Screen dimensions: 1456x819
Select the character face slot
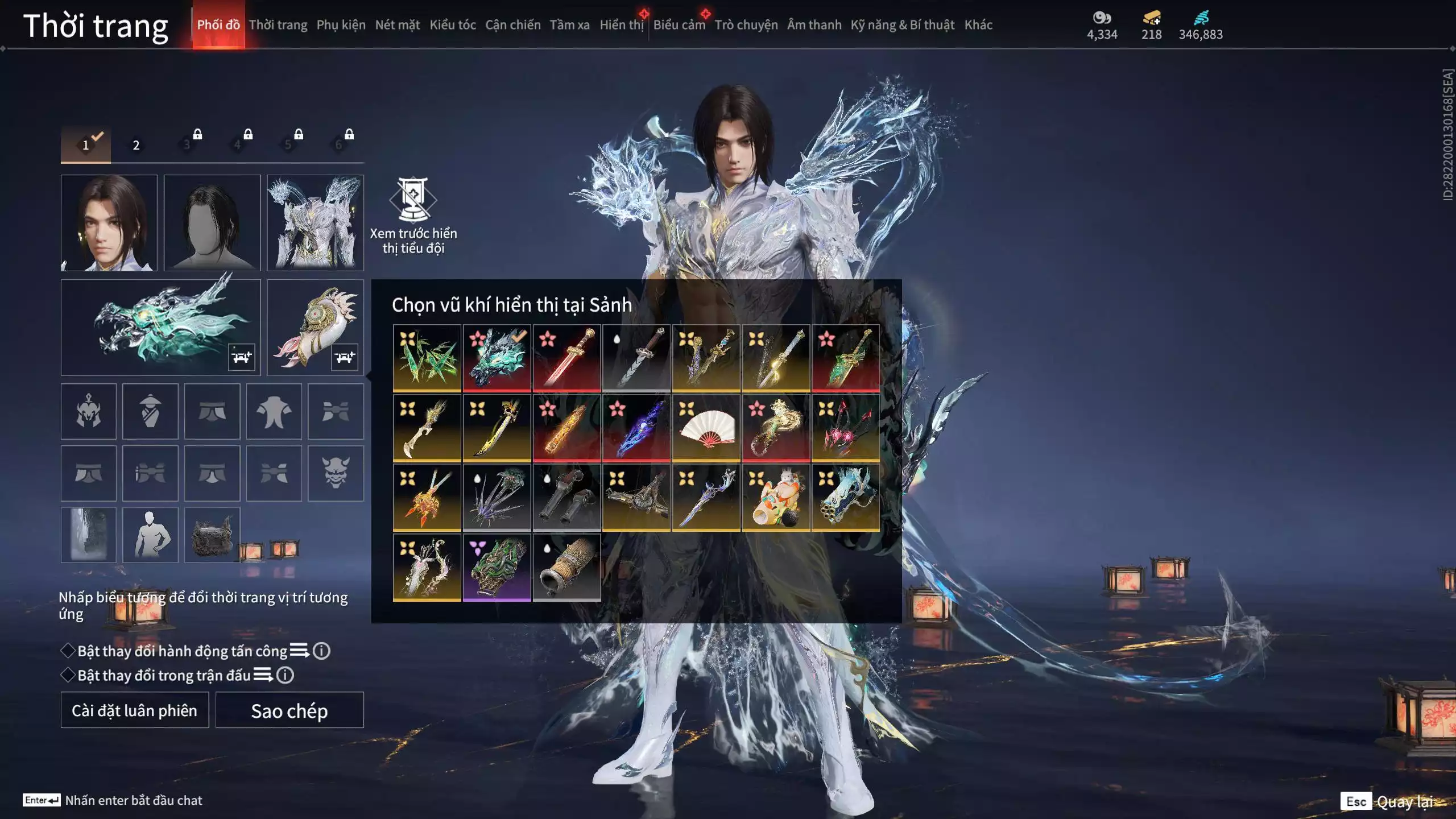(x=109, y=222)
